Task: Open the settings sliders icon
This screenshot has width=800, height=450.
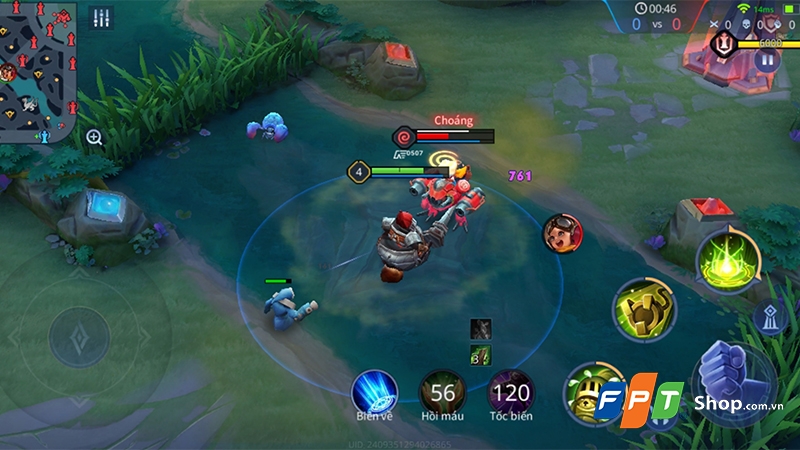Action: point(100,19)
